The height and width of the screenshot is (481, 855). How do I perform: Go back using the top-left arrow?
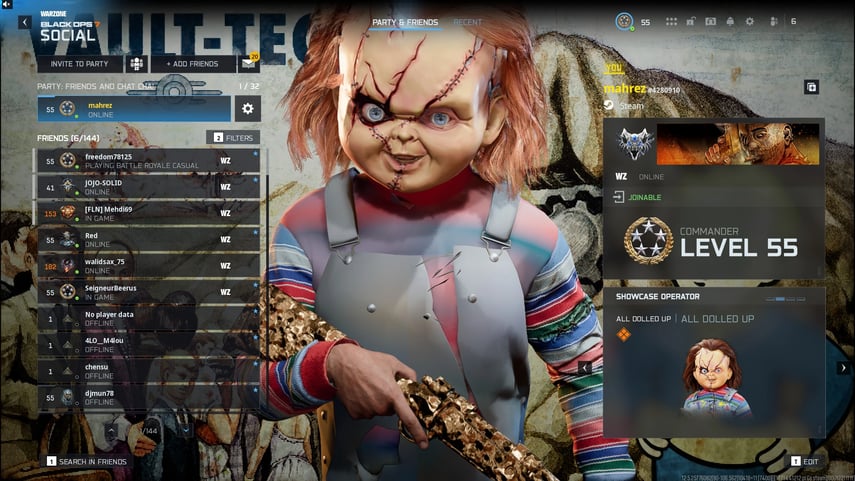tap(24, 22)
